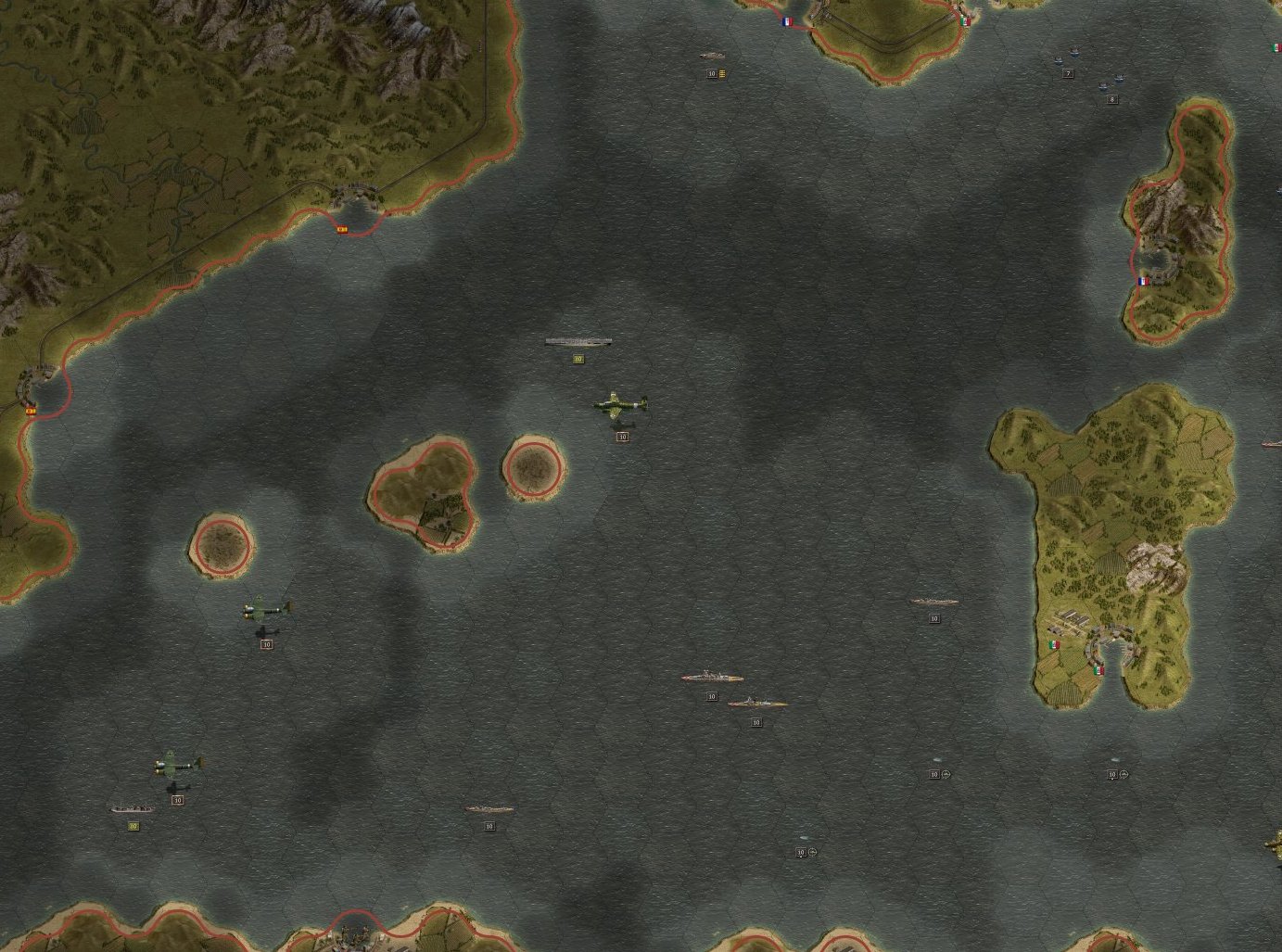This screenshot has height=952, width=1282.
Task: Select the plane flying beside the aircraft carrier
Action: click(621, 405)
